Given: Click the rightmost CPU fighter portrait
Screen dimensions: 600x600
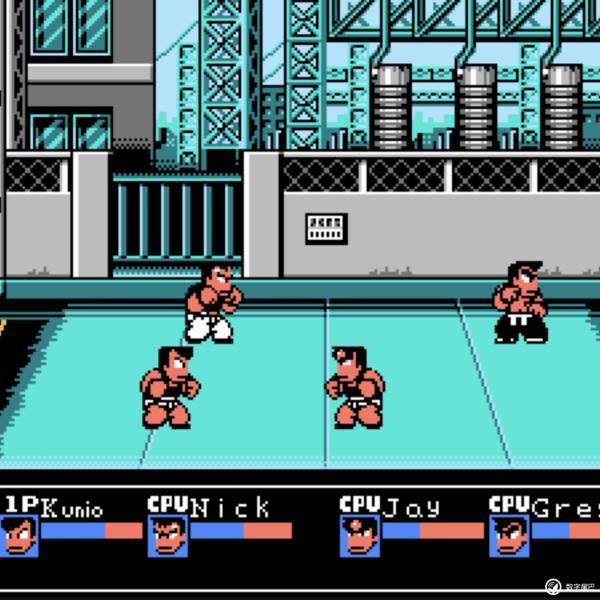Looking at the screenshot, I should click(509, 536).
